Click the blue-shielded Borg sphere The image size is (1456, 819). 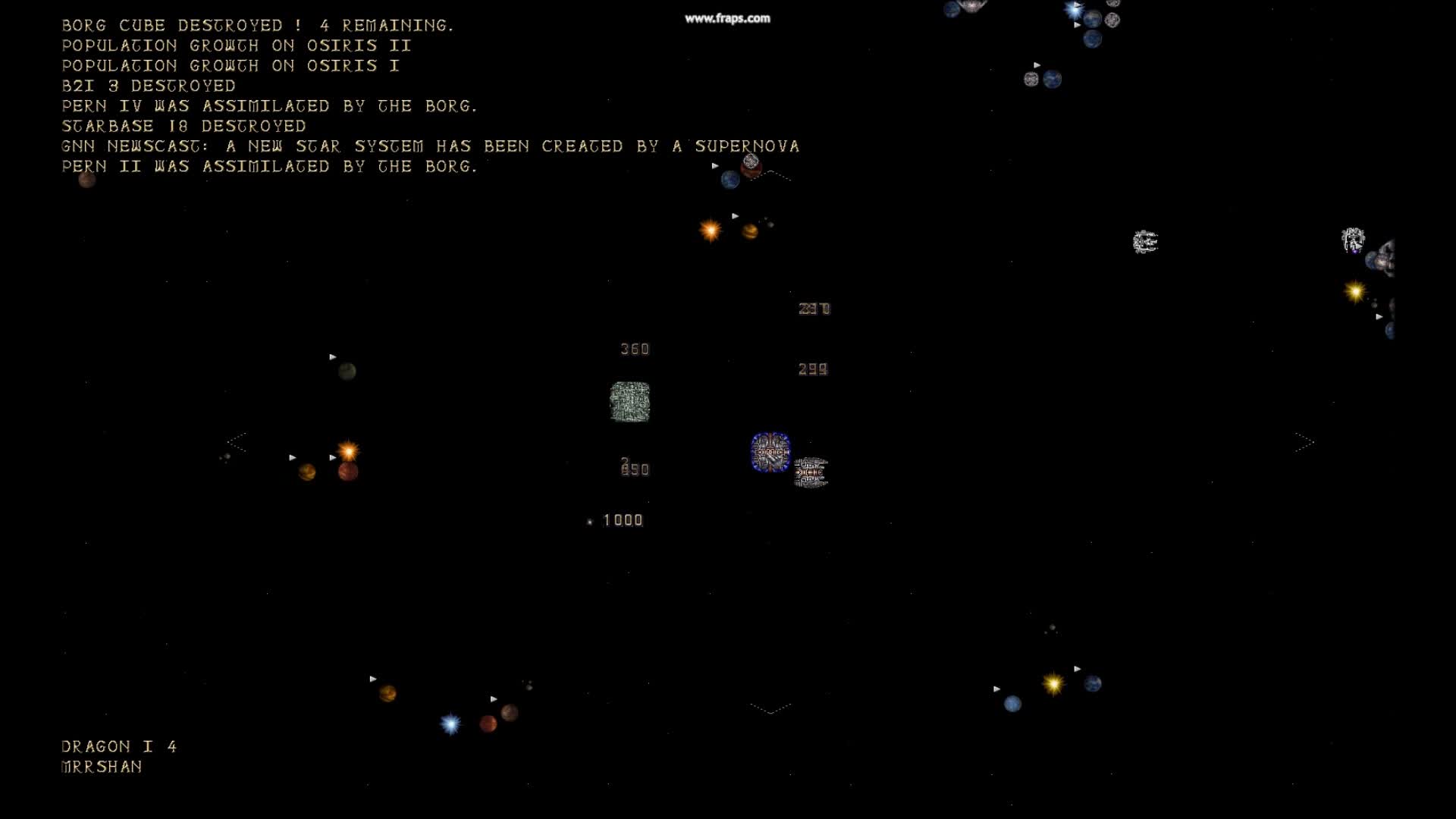click(x=770, y=451)
